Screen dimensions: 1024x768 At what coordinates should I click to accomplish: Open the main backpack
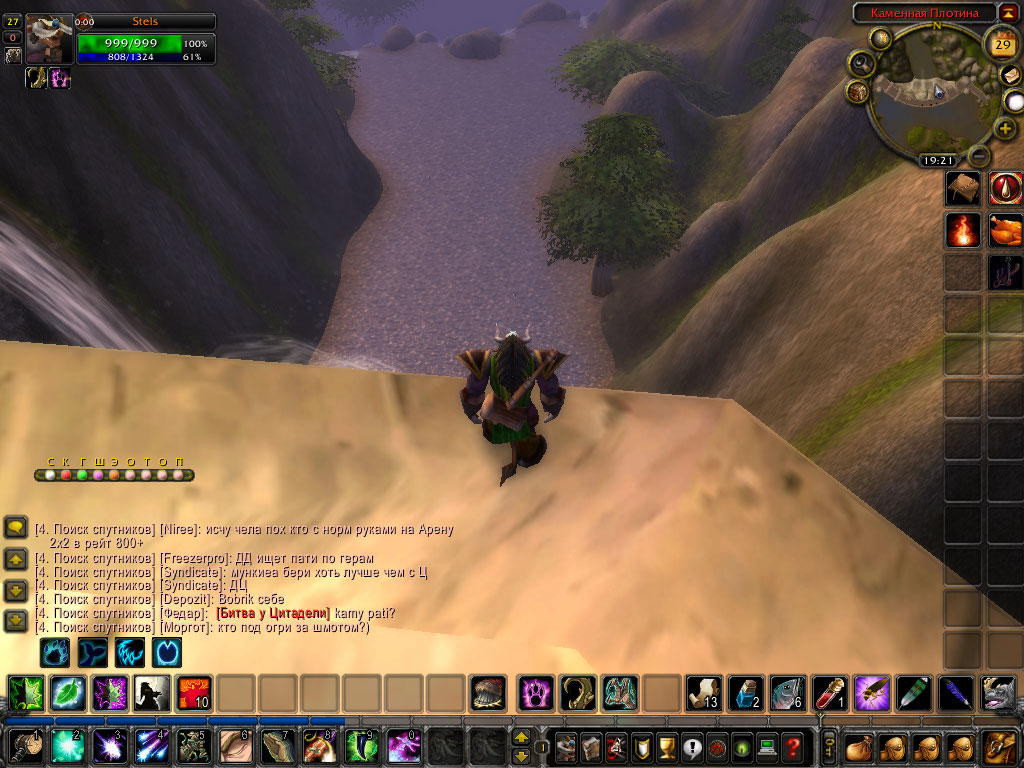tap(1000, 746)
